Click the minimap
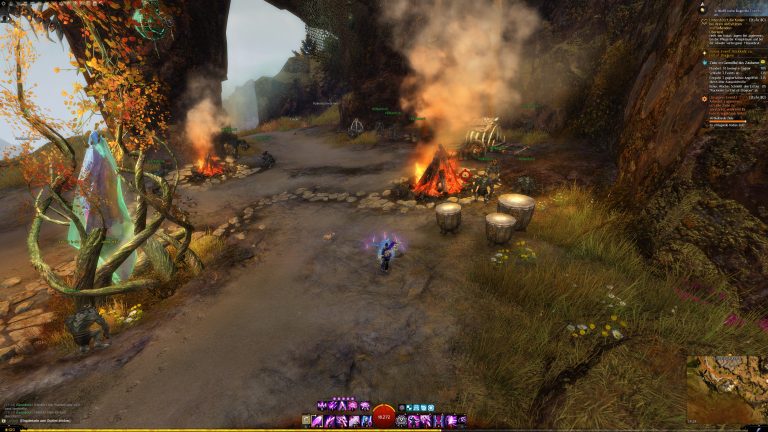768x432 pixels. click(x=726, y=389)
